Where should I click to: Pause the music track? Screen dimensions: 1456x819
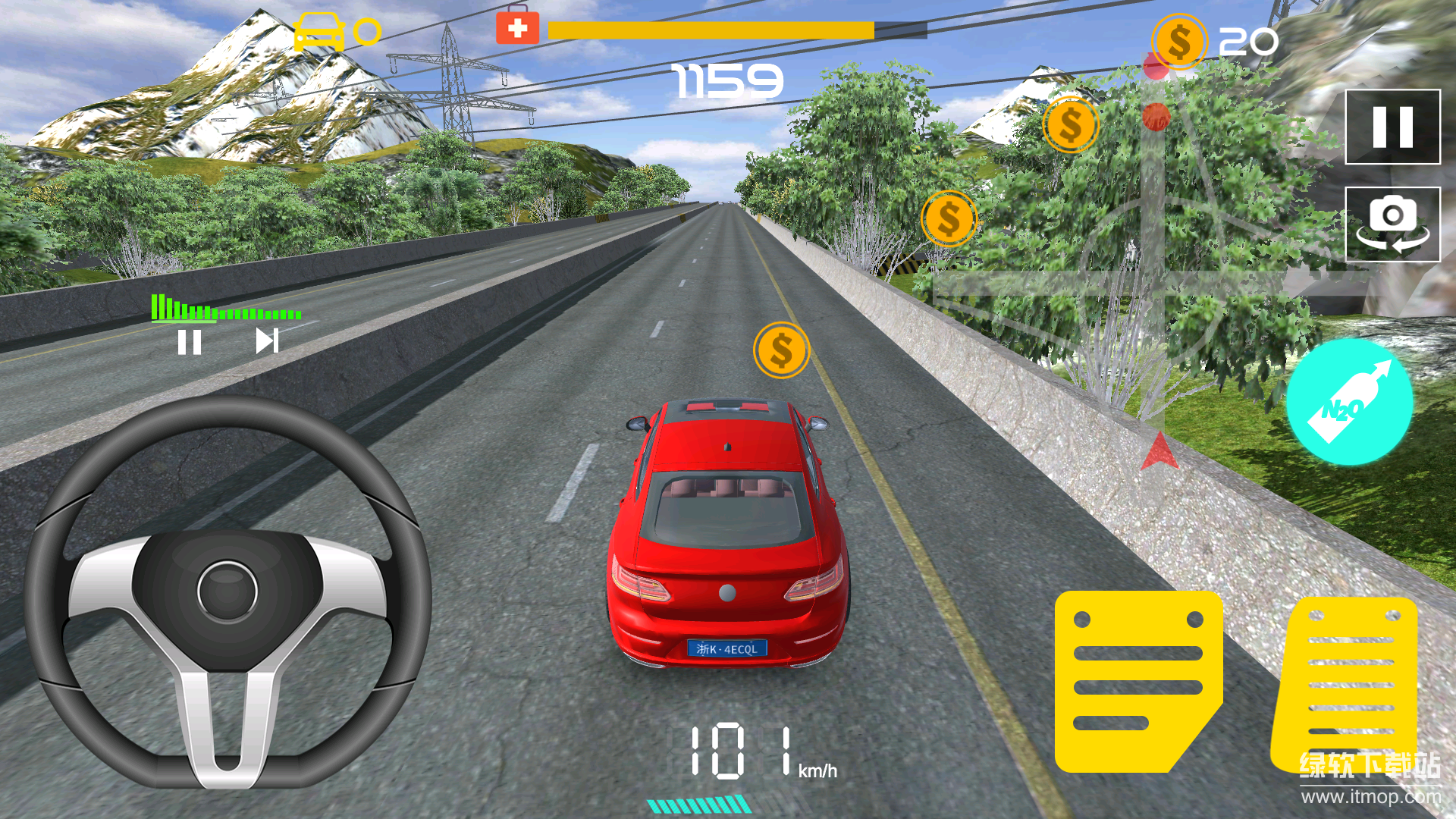189,342
